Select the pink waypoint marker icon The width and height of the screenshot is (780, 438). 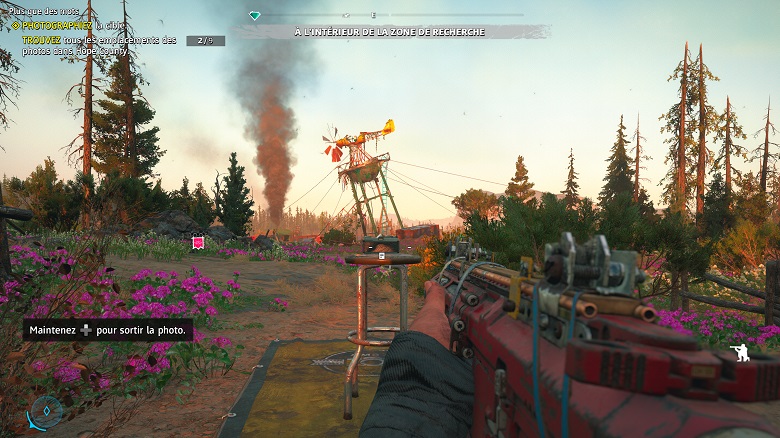pos(198,242)
